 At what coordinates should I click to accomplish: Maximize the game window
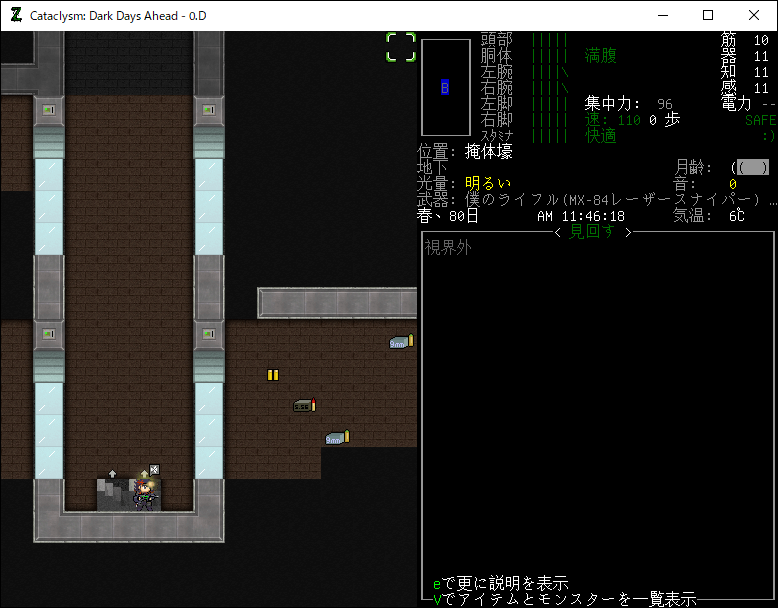coord(708,15)
